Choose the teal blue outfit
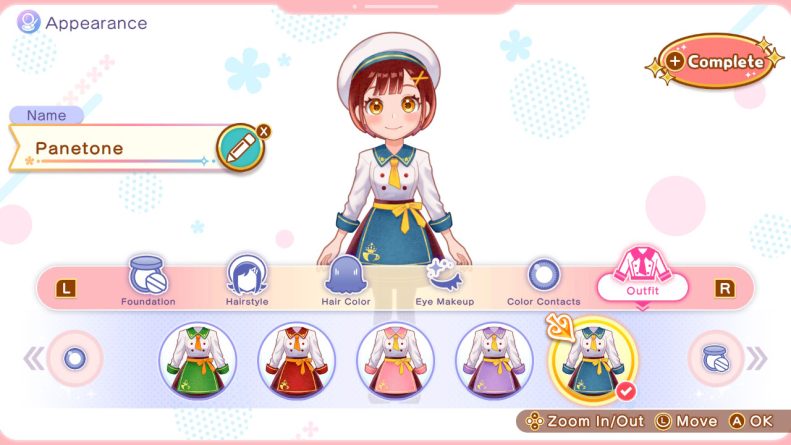Viewport: 791px width, 445px height. pos(593,360)
